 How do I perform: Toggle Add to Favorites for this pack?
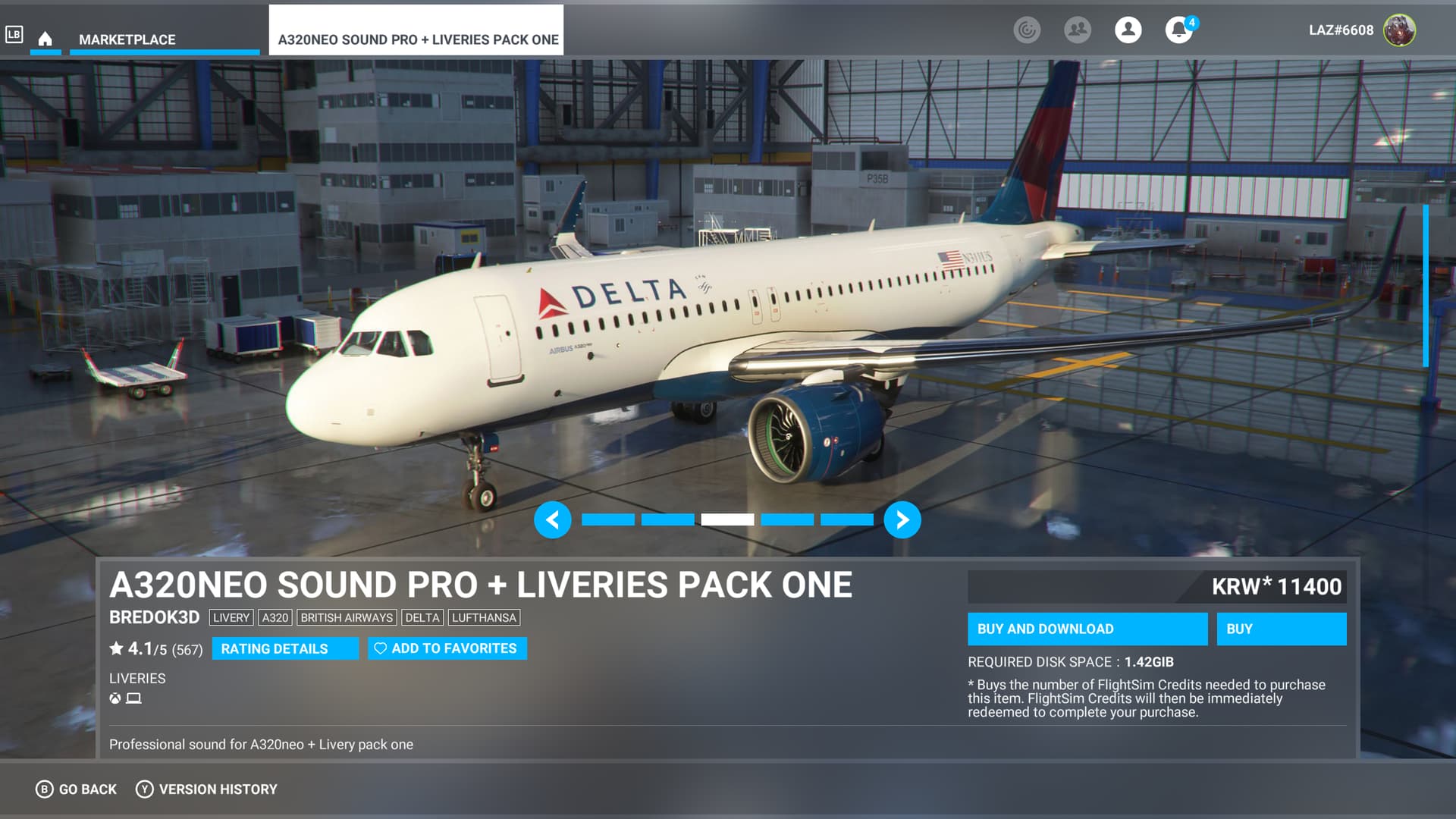point(447,648)
